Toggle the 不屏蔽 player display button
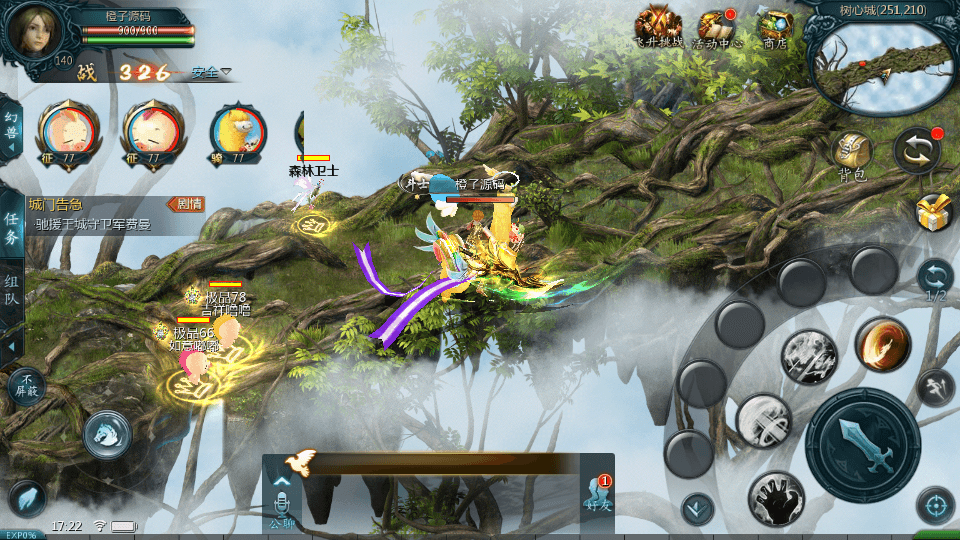The height and width of the screenshot is (540, 960). (26, 385)
